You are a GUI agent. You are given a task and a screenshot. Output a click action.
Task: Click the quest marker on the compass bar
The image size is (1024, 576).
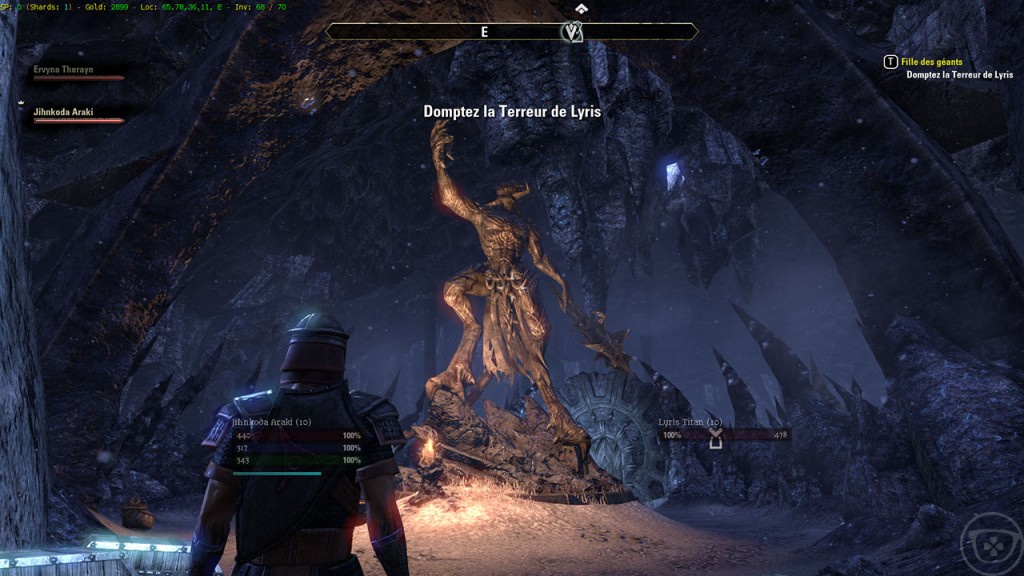point(572,32)
